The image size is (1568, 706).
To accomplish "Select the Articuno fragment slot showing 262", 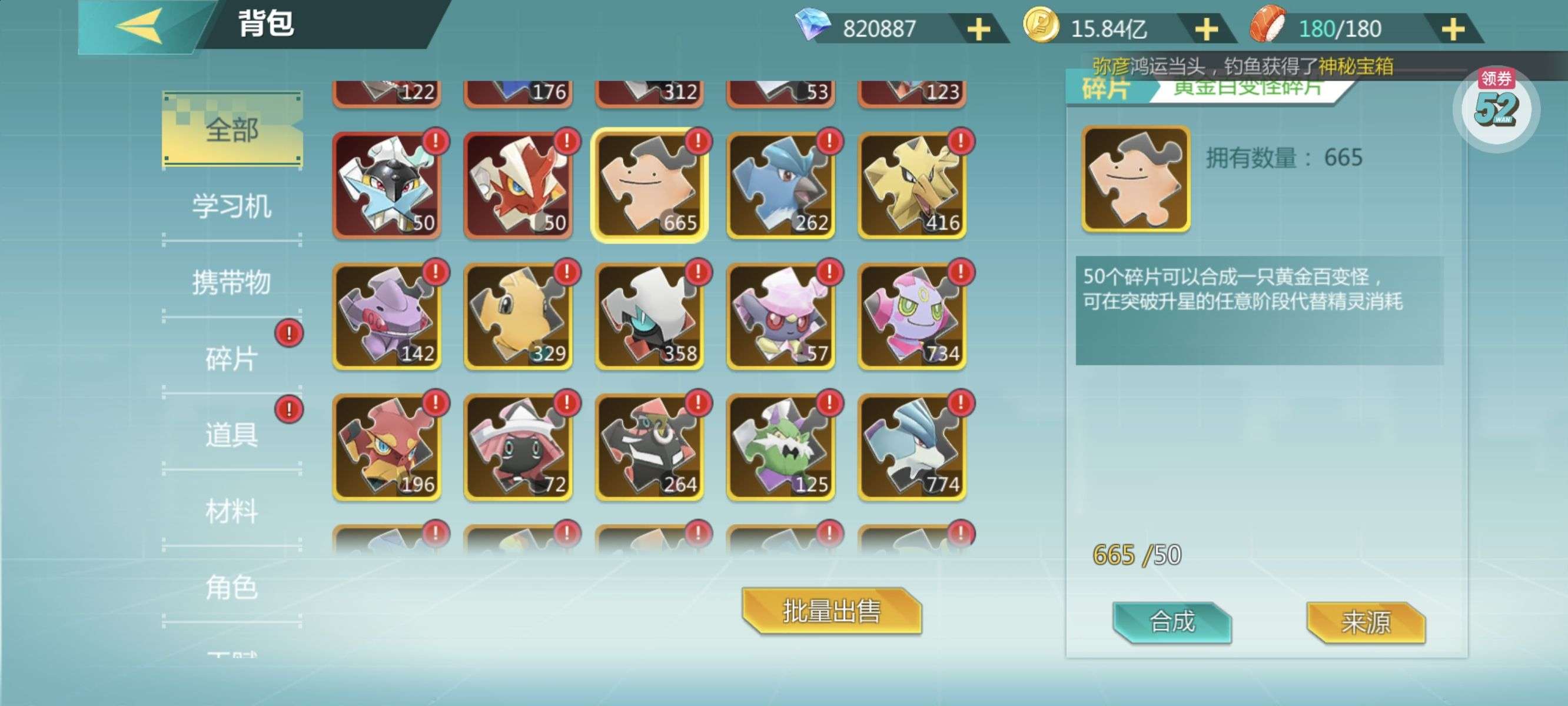I will (x=781, y=185).
